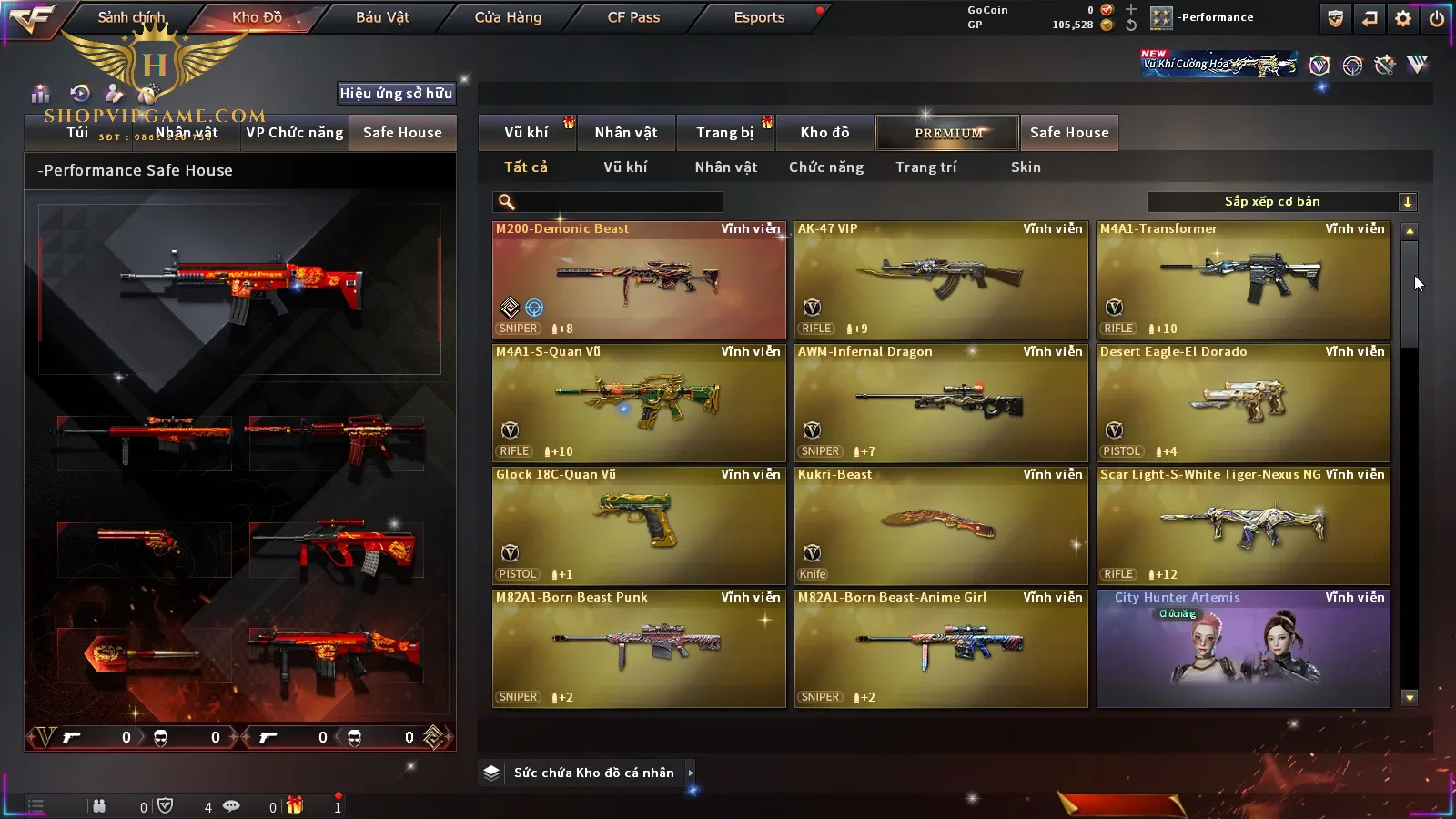Click the power exit button
The width and height of the screenshot is (1456, 819).
[x=1437, y=18]
